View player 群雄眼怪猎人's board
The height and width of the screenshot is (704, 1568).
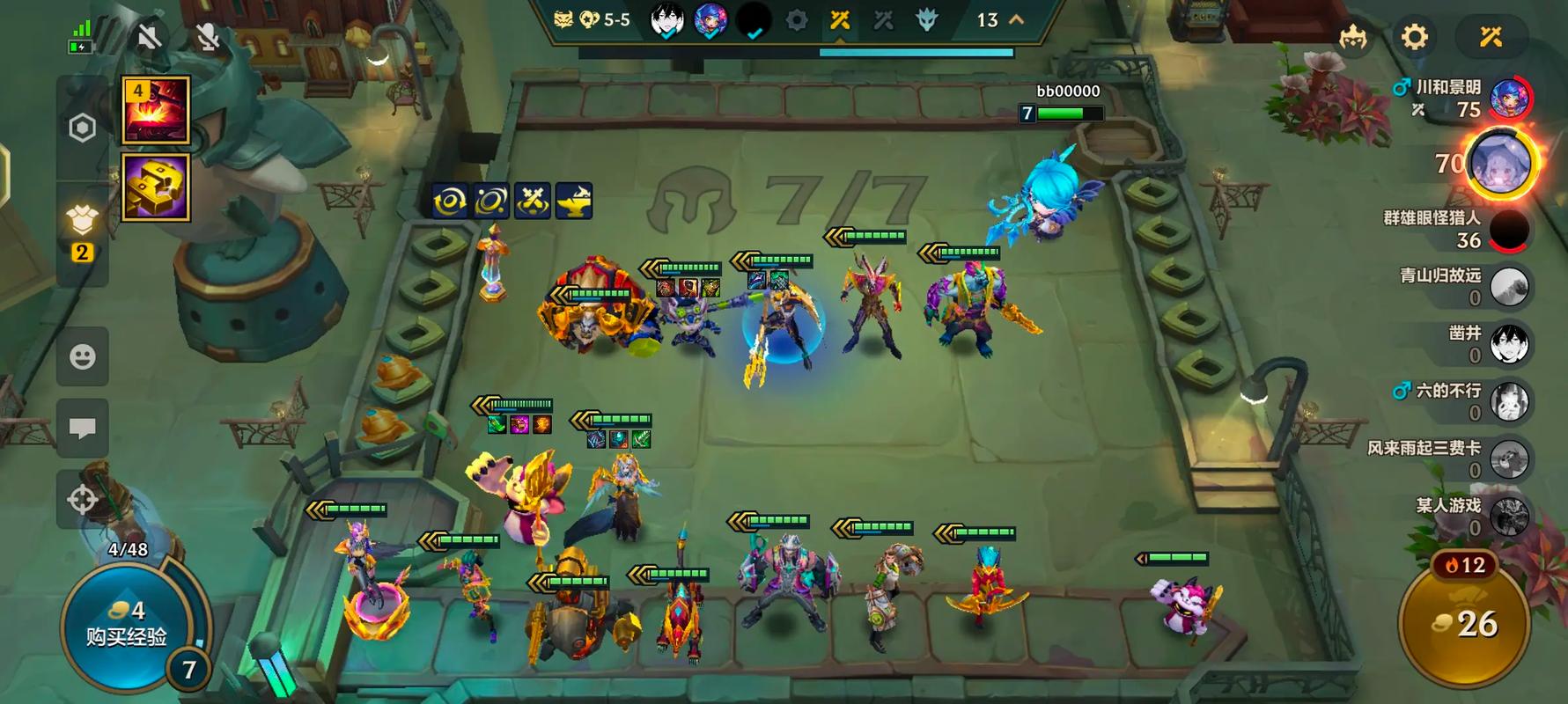1509,230
